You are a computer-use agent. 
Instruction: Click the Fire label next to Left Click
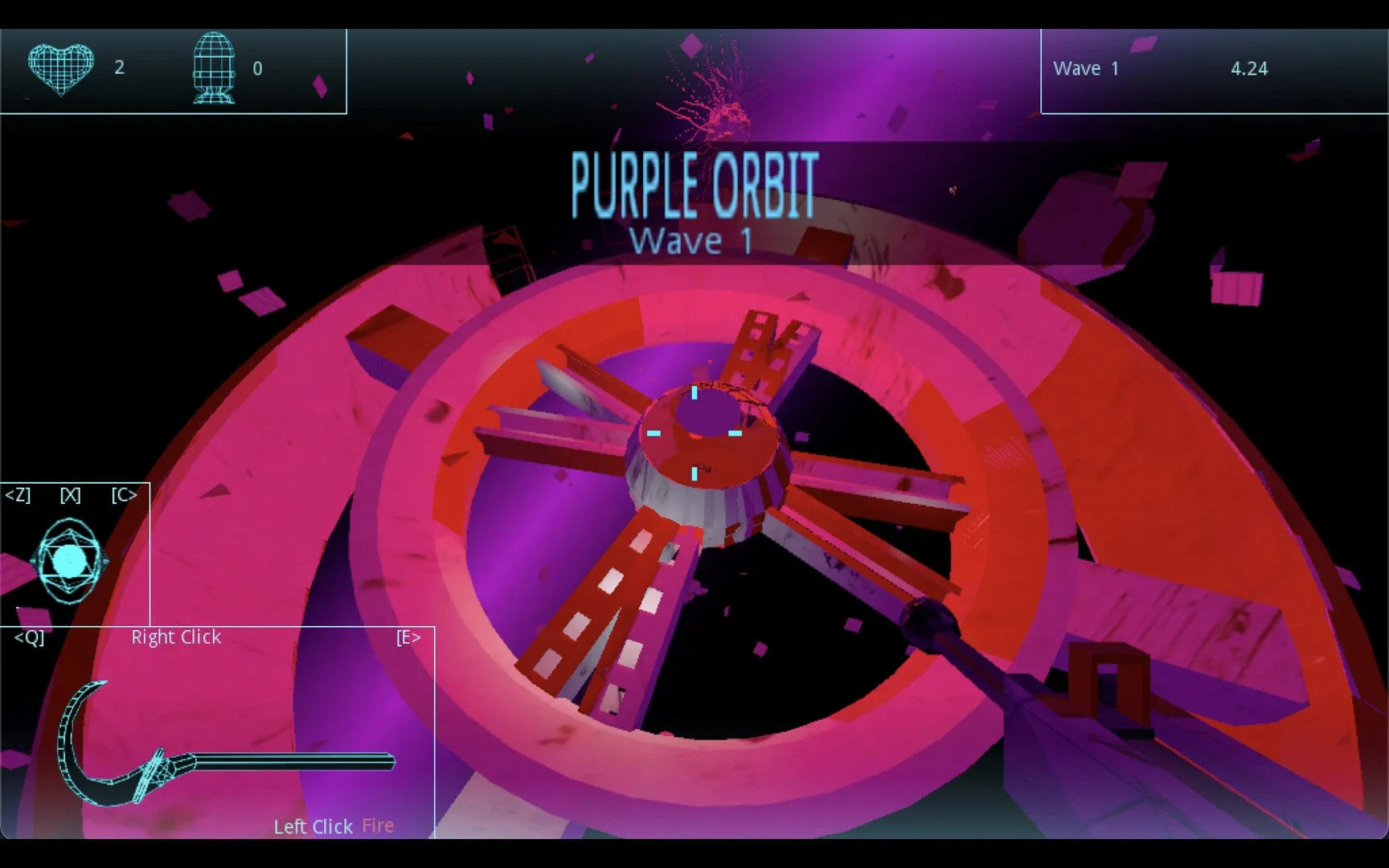pos(377,825)
